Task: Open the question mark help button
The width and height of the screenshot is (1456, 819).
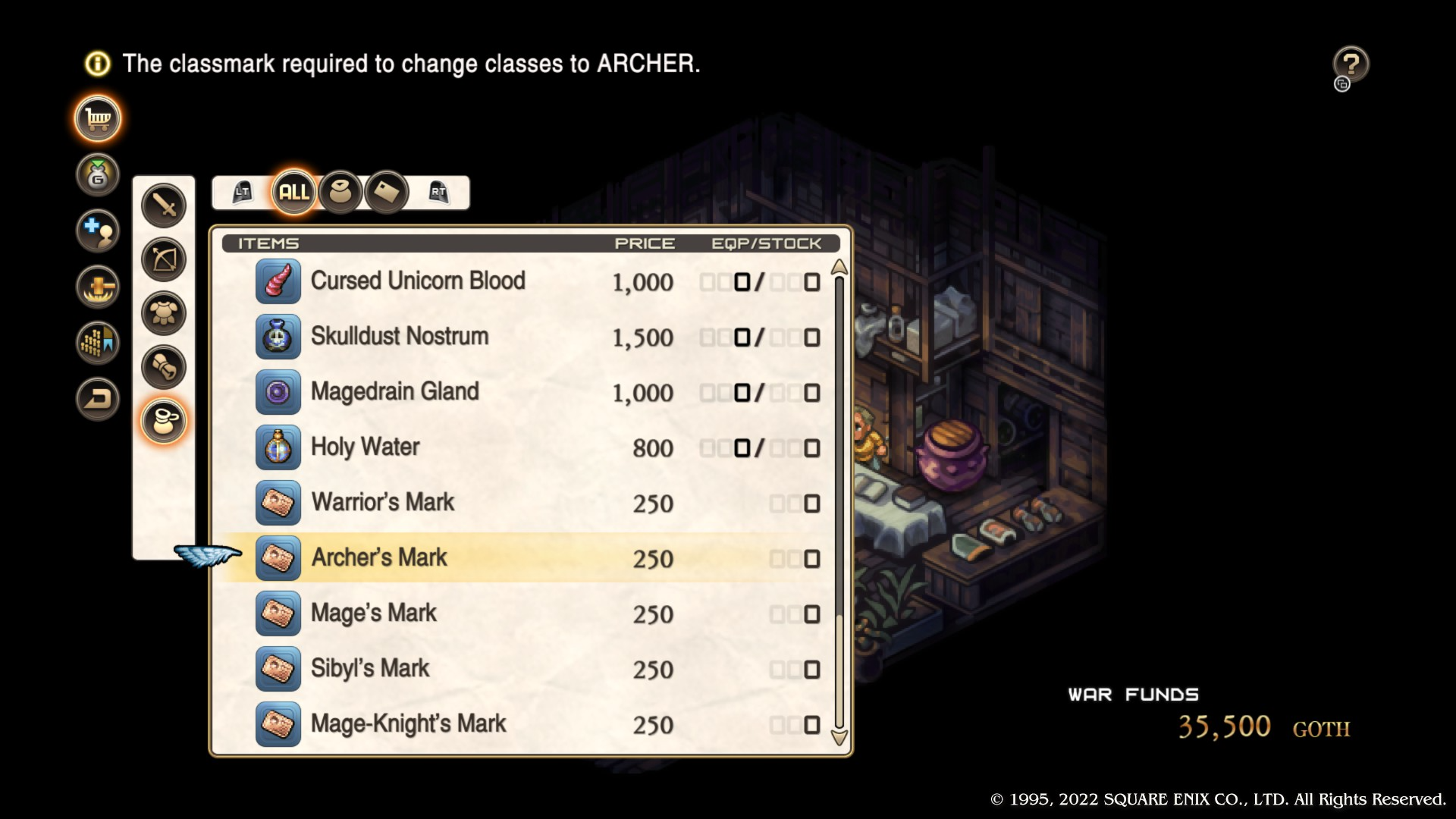Action: (1351, 64)
